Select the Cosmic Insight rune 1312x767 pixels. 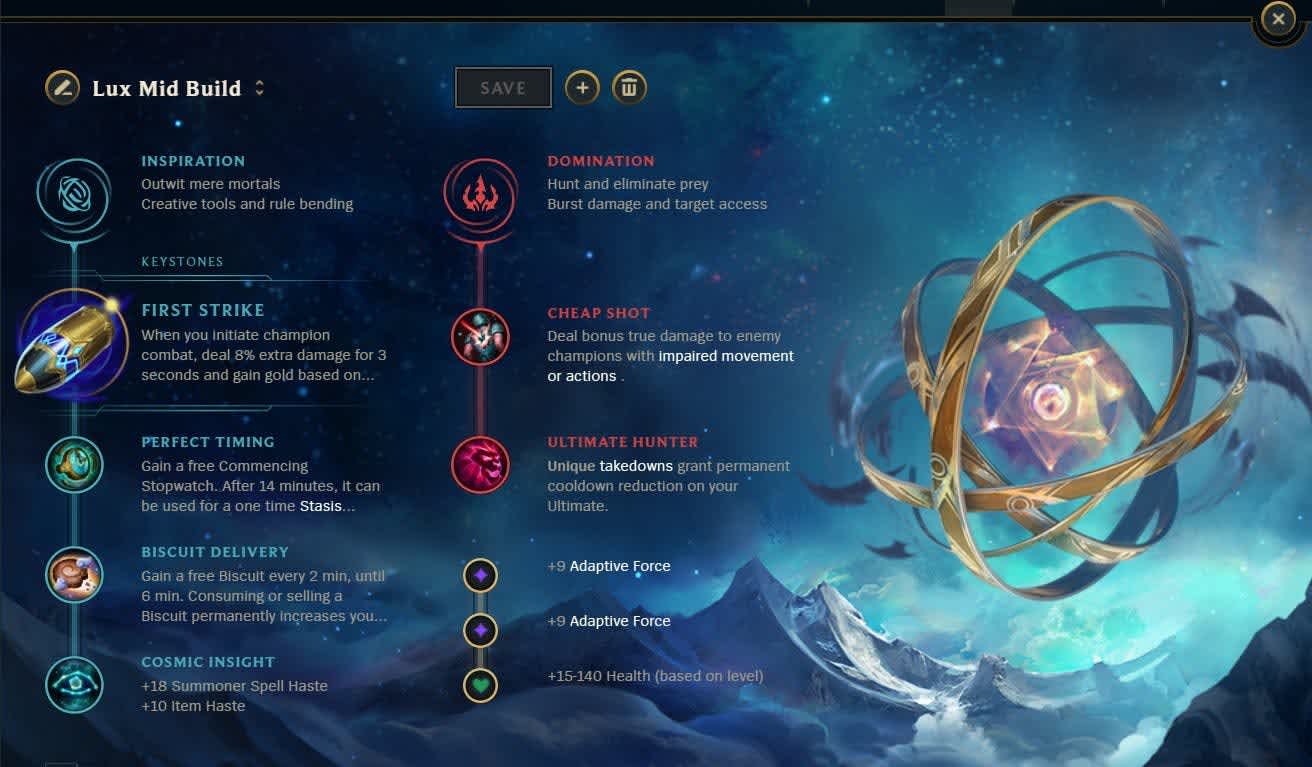(x=73, y=685)
